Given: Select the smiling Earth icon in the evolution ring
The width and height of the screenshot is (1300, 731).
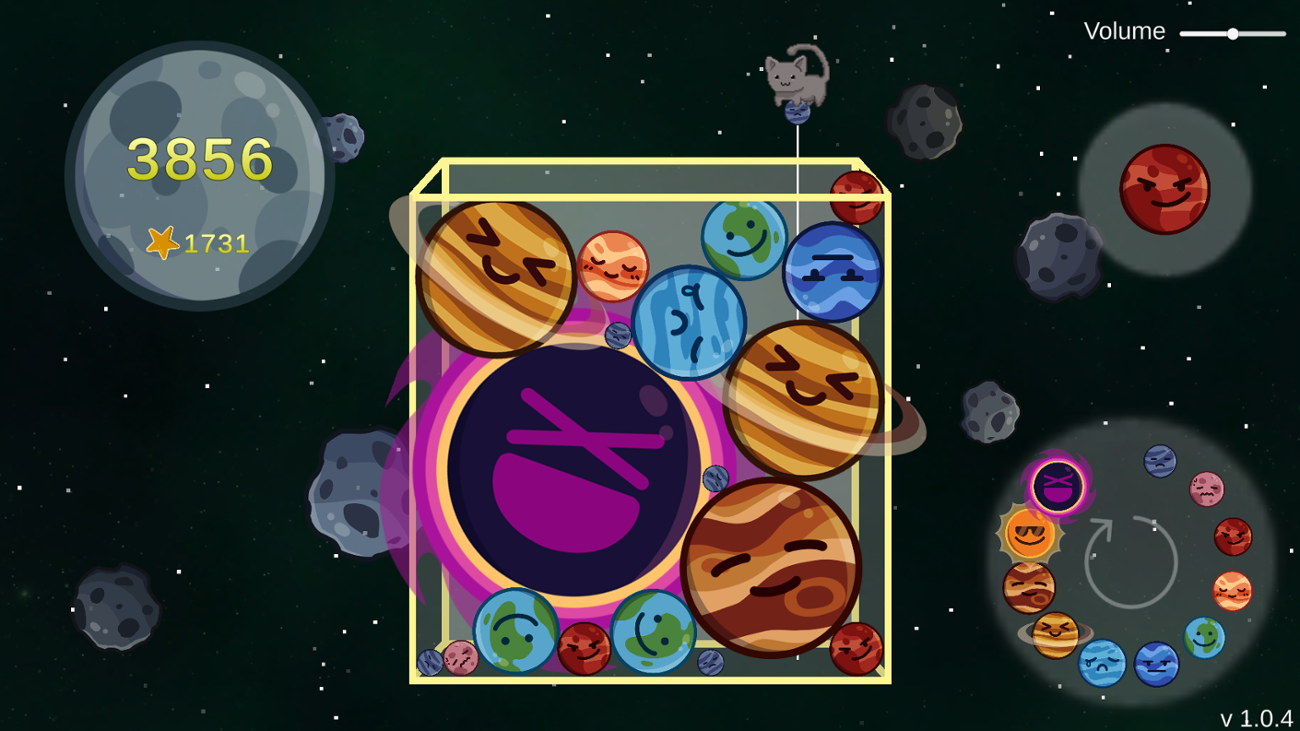Looking at the screenshot, I should pyautogui.click(x=1203, y=637).
